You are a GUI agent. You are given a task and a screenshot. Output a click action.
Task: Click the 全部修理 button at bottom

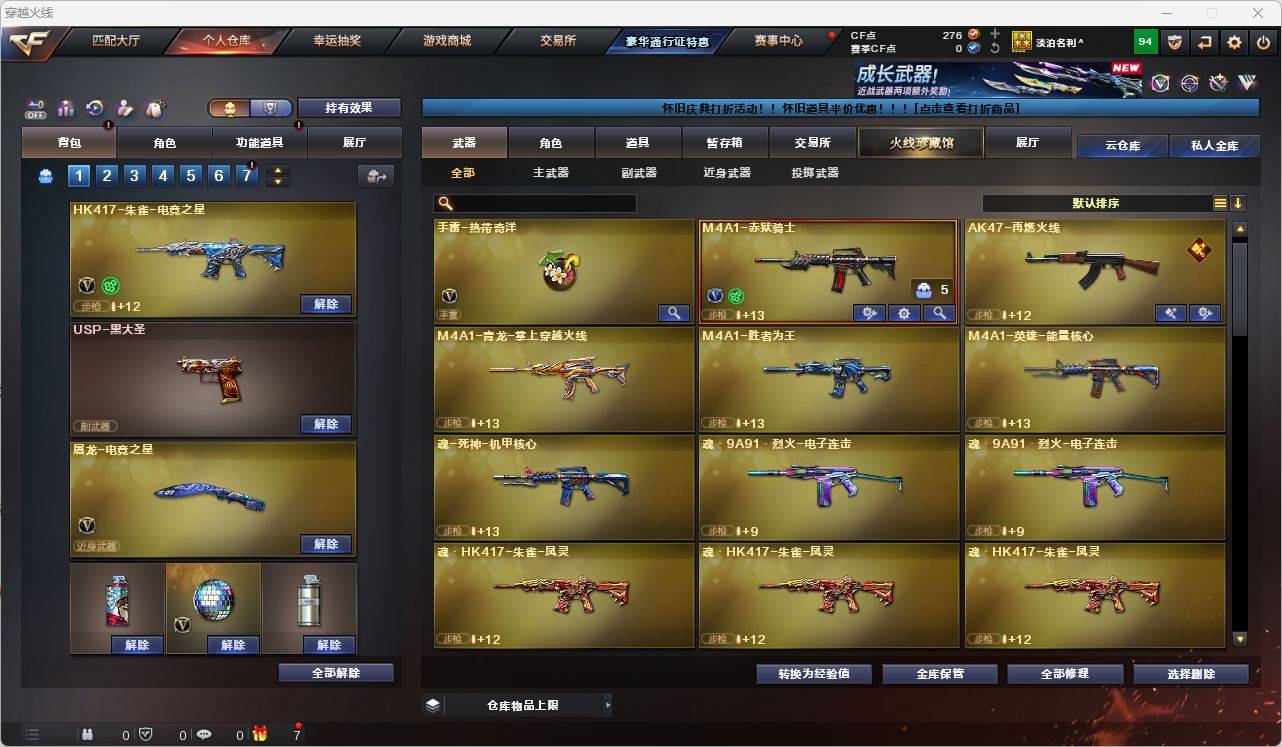point(1065,673)
